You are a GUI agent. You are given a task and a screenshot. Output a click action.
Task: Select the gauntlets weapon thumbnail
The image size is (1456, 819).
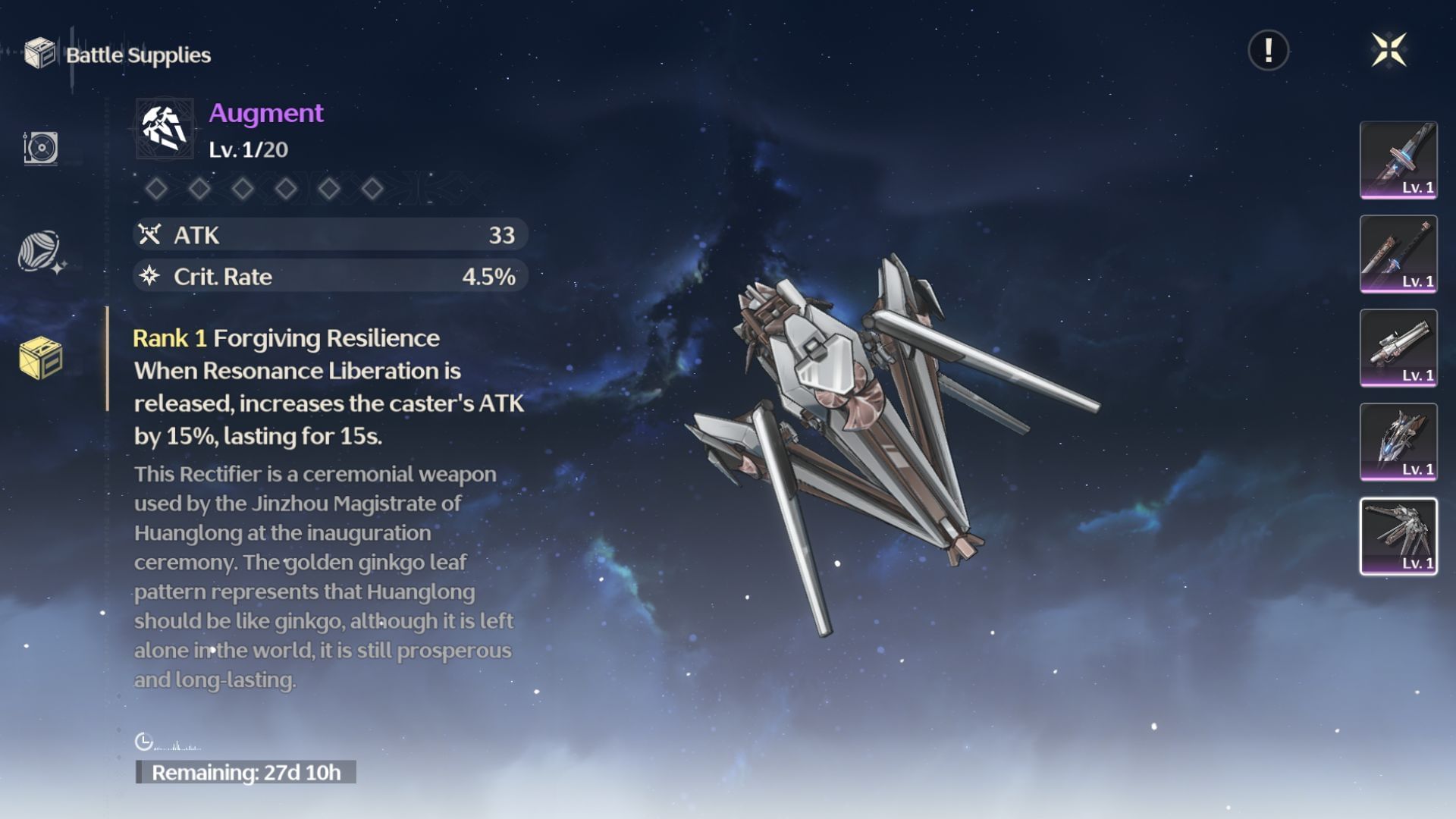[1398, 442]
